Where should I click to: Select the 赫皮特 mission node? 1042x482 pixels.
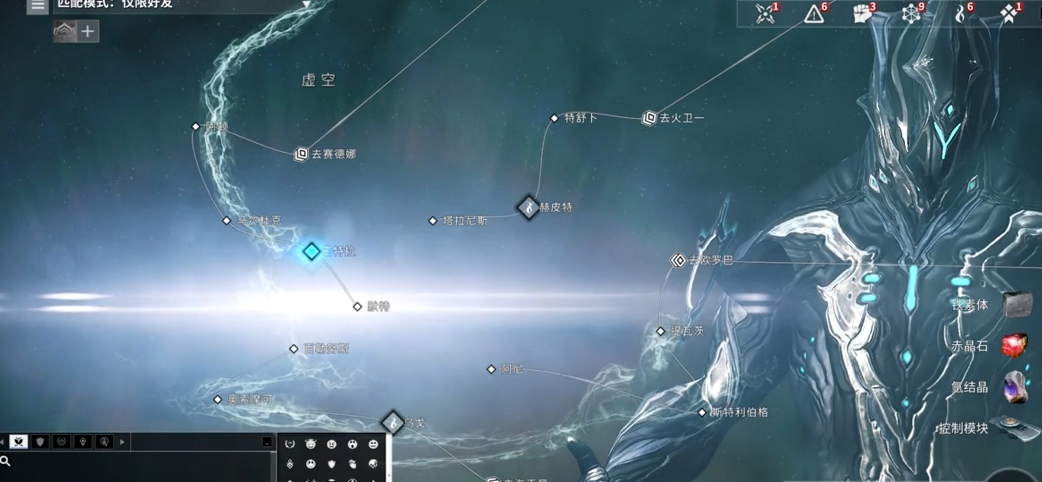[x=528, y=207]
